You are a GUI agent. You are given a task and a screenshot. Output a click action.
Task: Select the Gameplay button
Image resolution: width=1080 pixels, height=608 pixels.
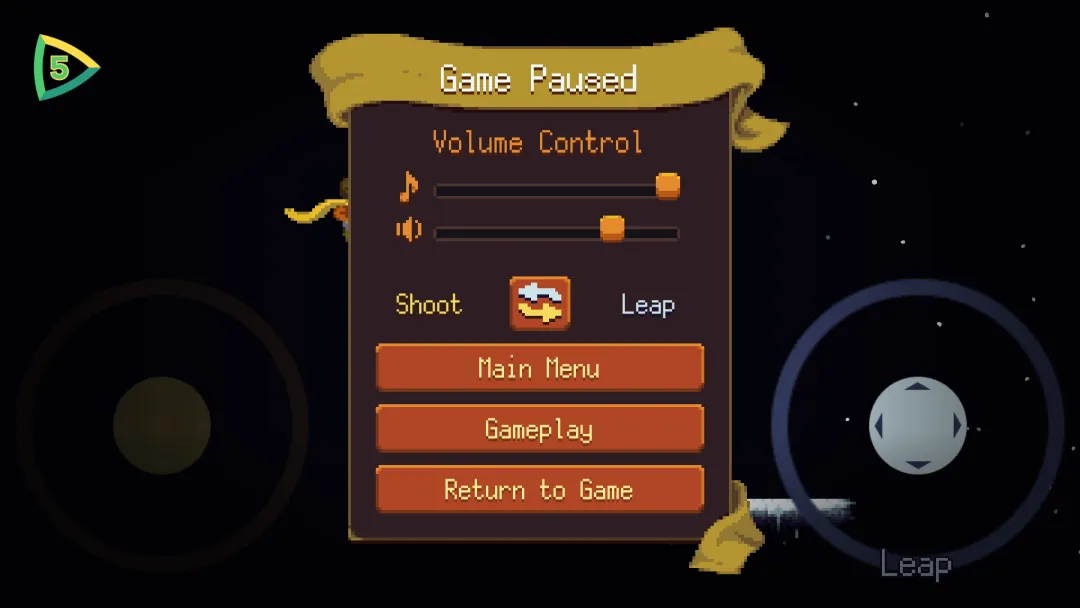pos(539,429)
